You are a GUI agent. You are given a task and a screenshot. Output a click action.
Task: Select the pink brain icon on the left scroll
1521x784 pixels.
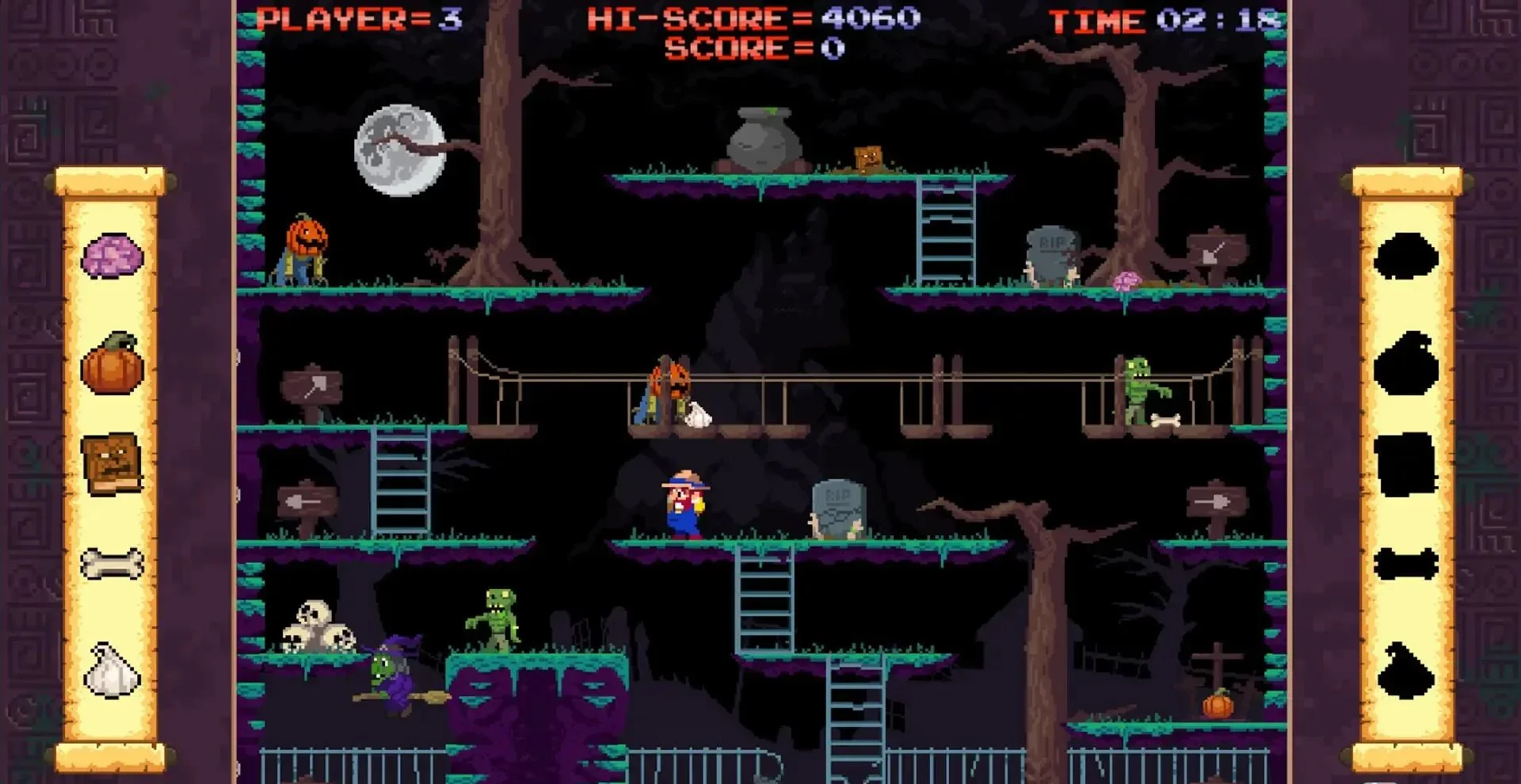(x=112, y=256)
